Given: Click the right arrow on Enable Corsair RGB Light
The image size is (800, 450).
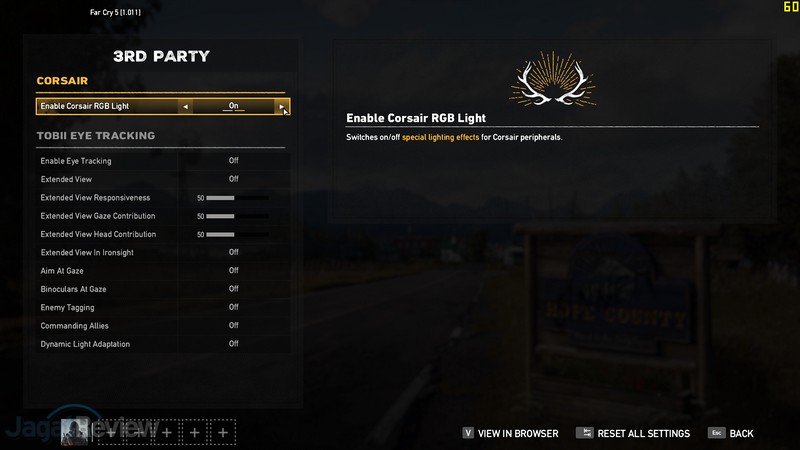Looking at the screenshot, I should 282,106.
